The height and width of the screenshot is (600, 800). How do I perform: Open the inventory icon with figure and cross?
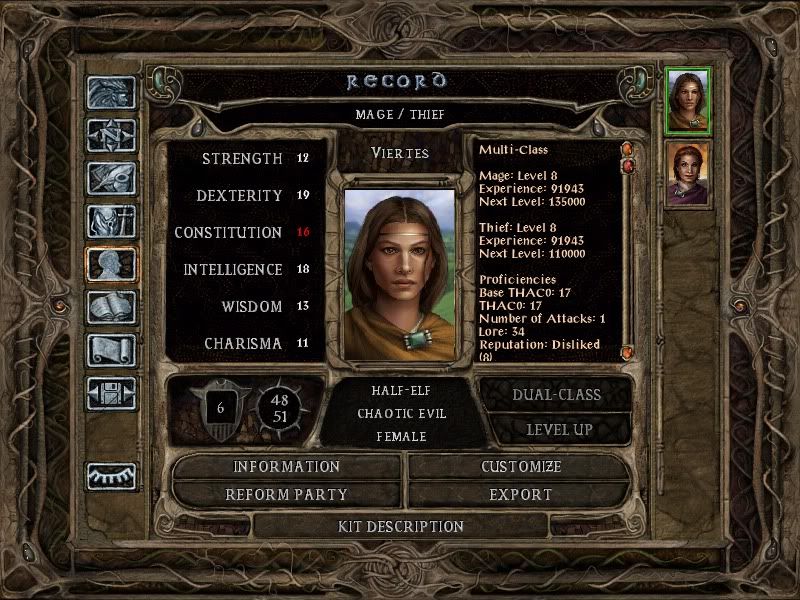112,221
